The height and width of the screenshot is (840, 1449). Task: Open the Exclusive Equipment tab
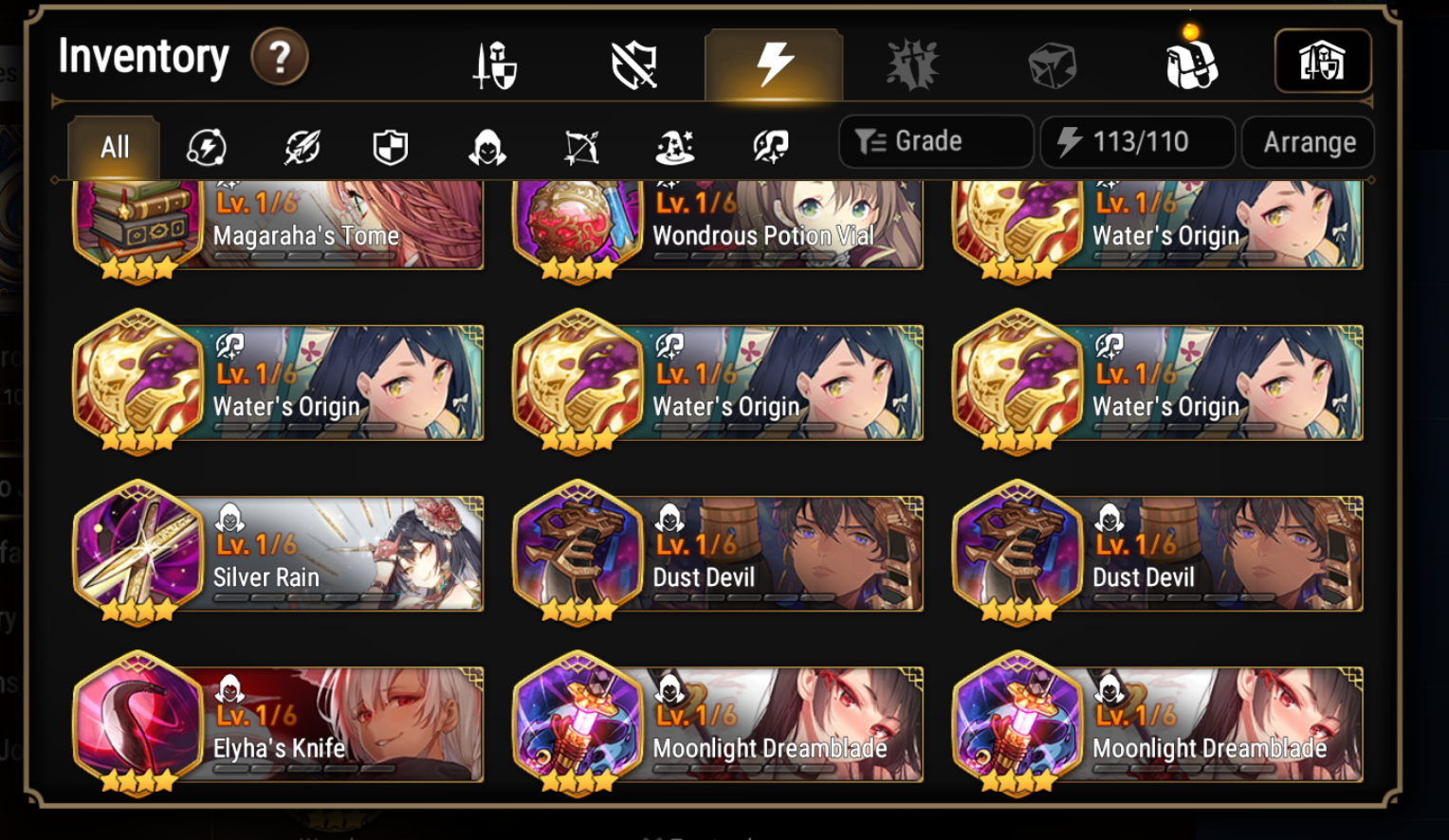(x=912, y=61)
